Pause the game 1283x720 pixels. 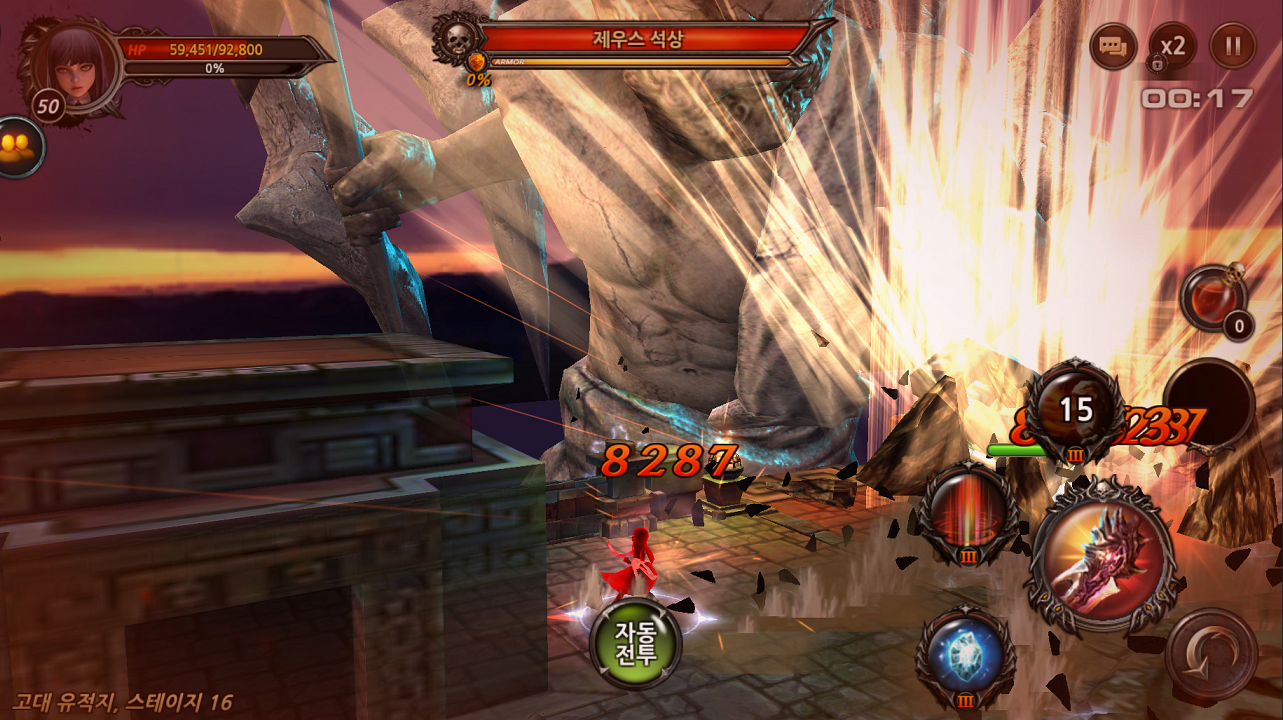(1232, 46)
